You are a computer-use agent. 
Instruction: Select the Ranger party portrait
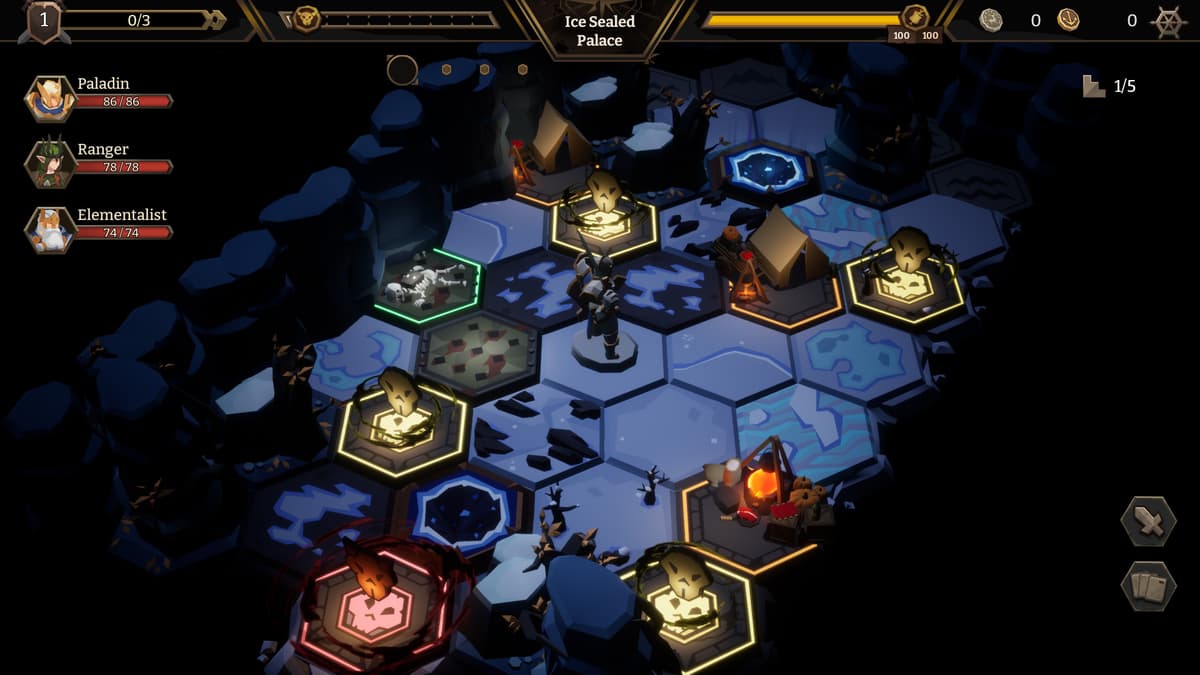click(50, 164)
